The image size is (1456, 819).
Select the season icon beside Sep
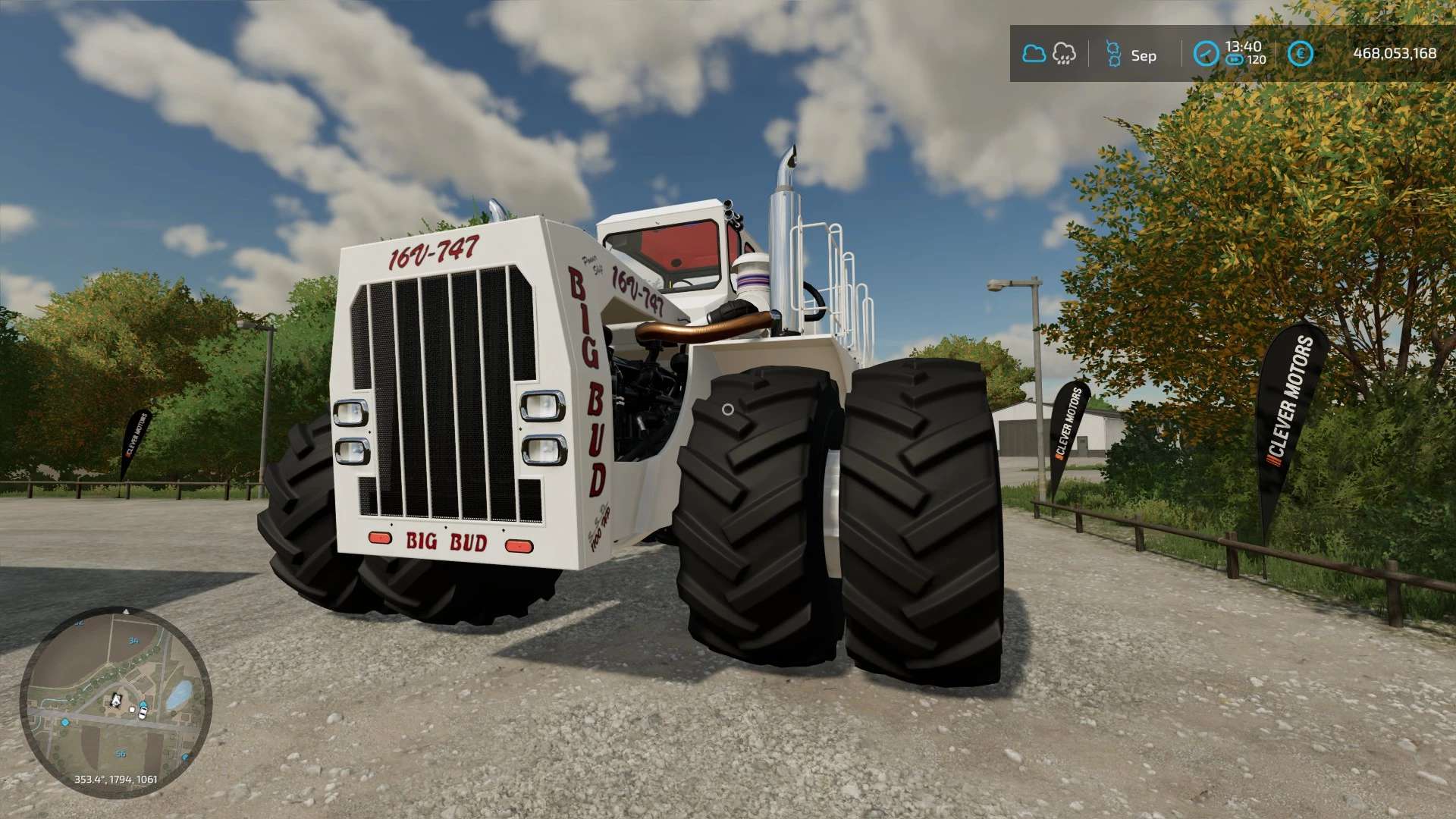[1113, 54]
